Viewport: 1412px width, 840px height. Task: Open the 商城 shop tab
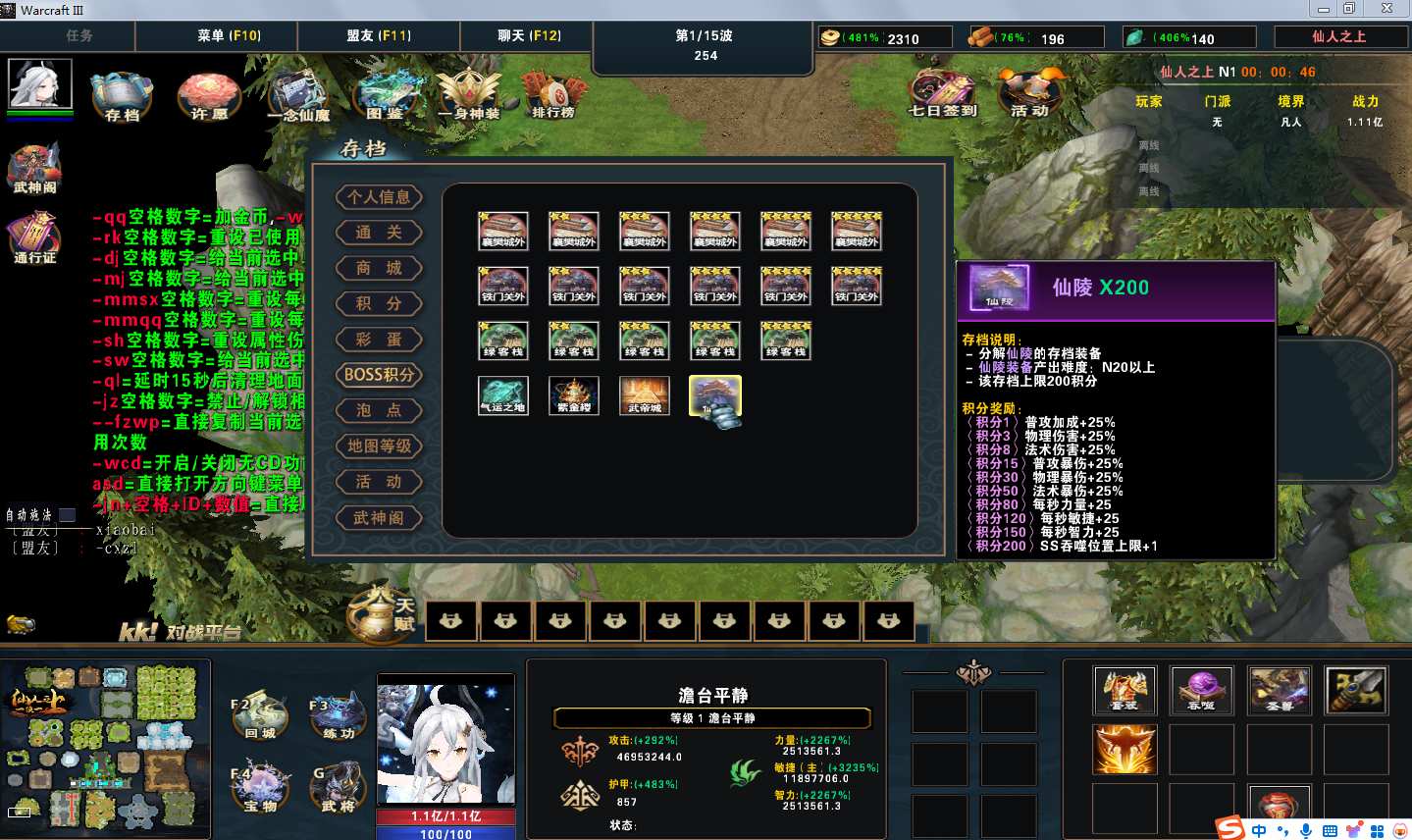click(379, 268)
